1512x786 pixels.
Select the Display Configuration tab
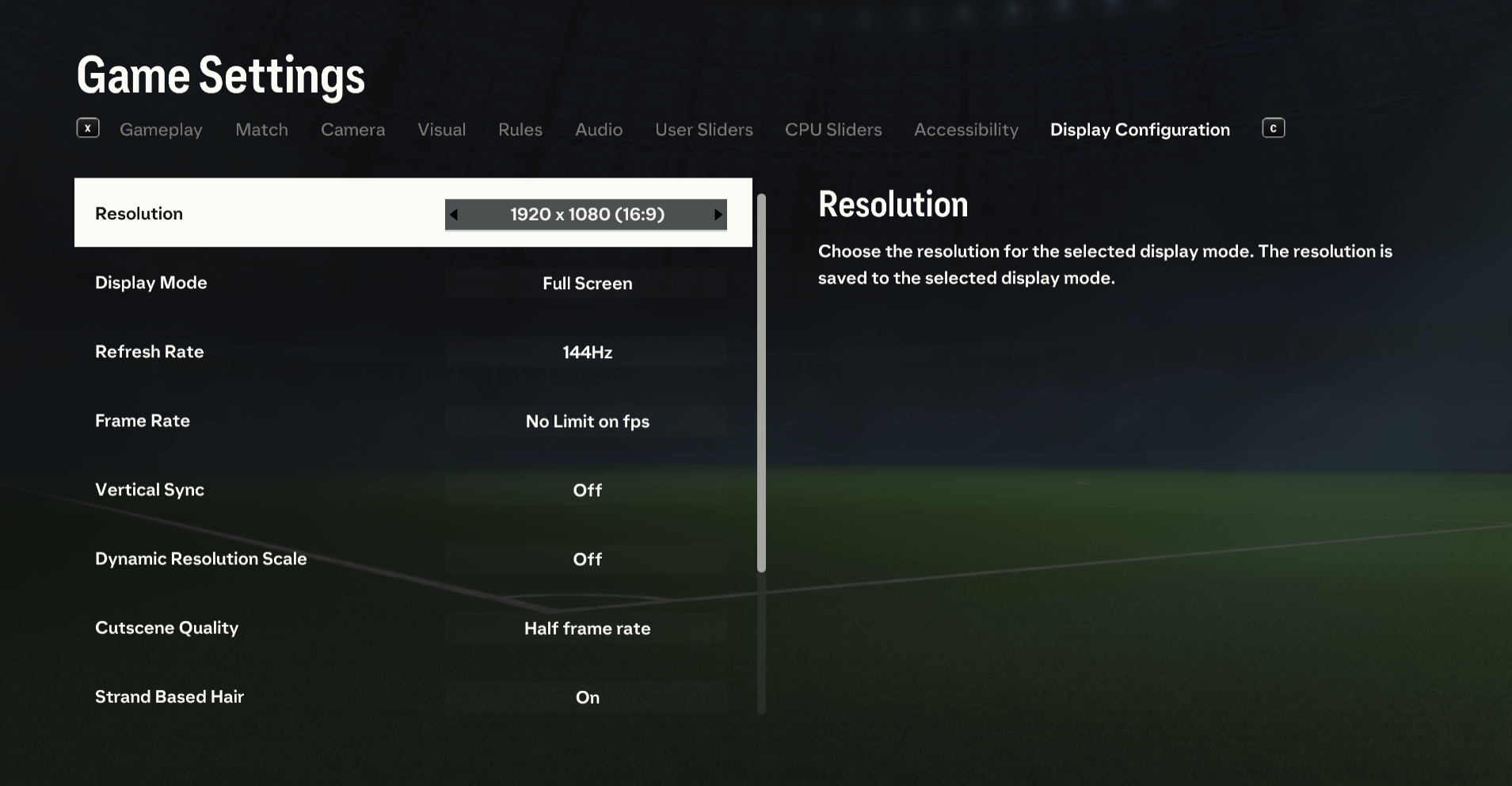pyautogui.click(x=1140, y=130)
